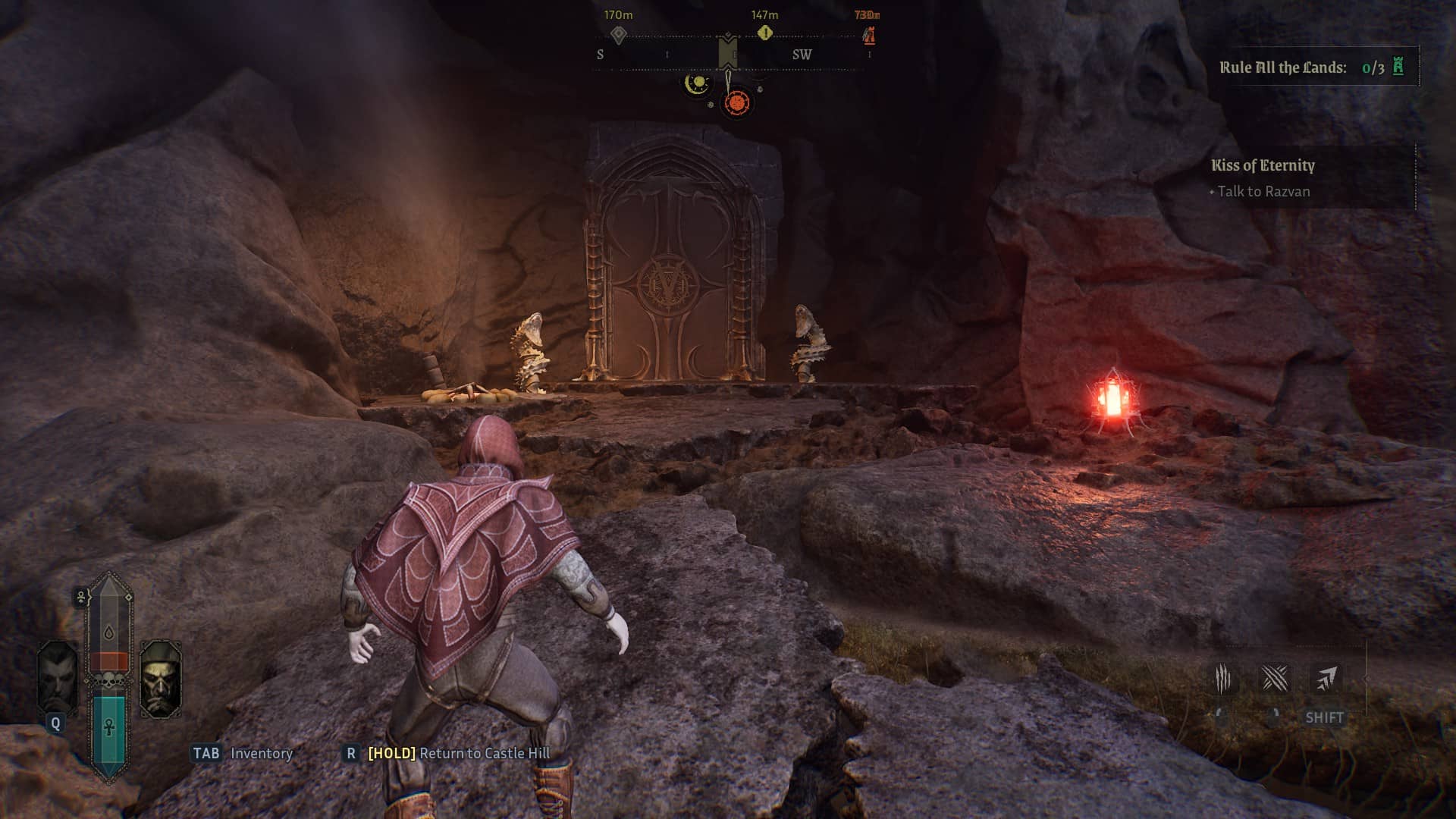Image resolution: width=1456 pixels, height=819 pixels.
Task: Select the red sun emblem below compass
Action: click(736, 102)
